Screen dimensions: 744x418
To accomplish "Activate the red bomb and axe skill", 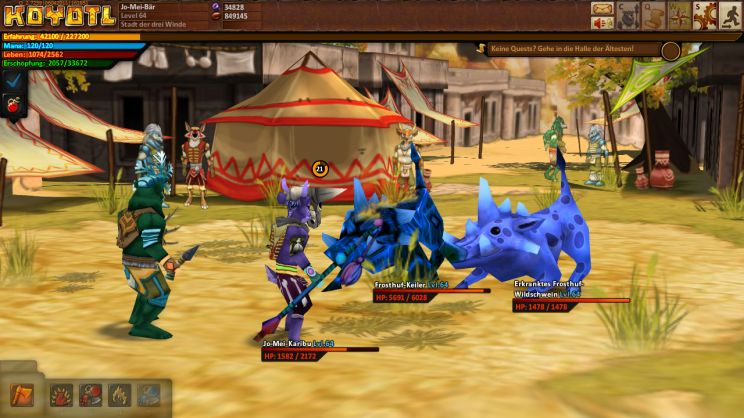I will (x=91, y=395).
